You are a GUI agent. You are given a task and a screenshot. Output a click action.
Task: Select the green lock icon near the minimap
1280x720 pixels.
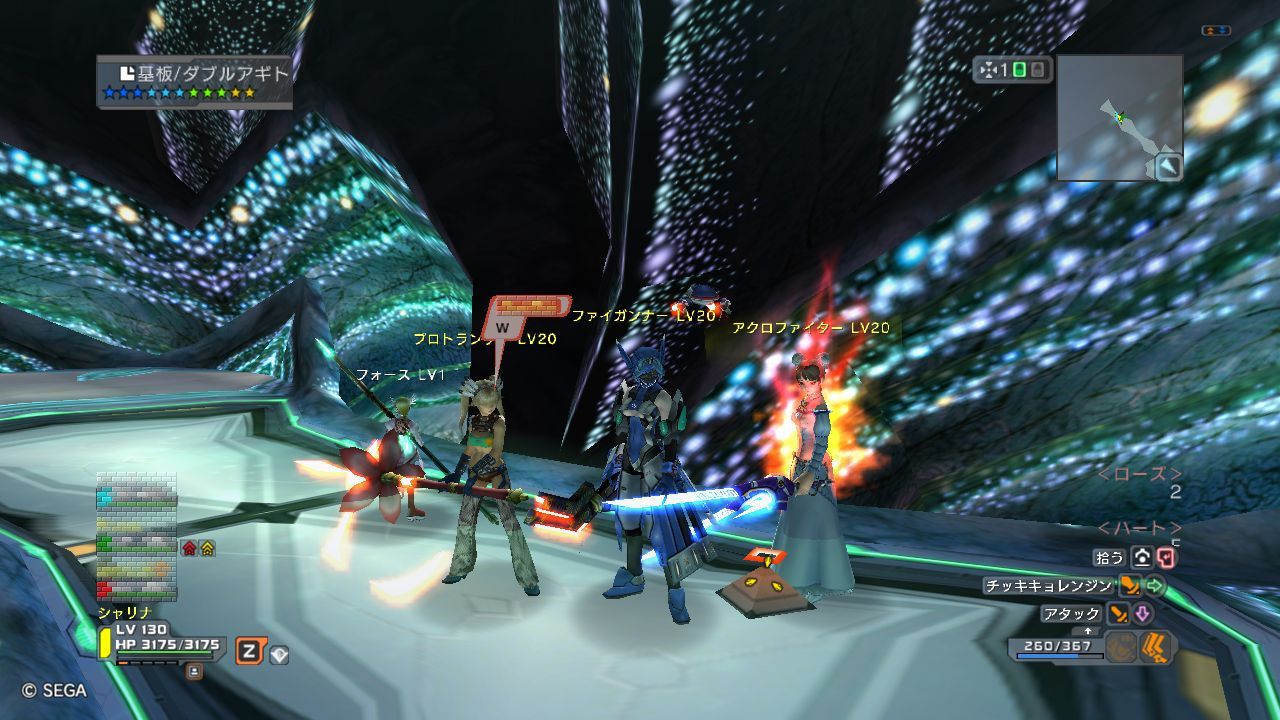[1019, 70]
